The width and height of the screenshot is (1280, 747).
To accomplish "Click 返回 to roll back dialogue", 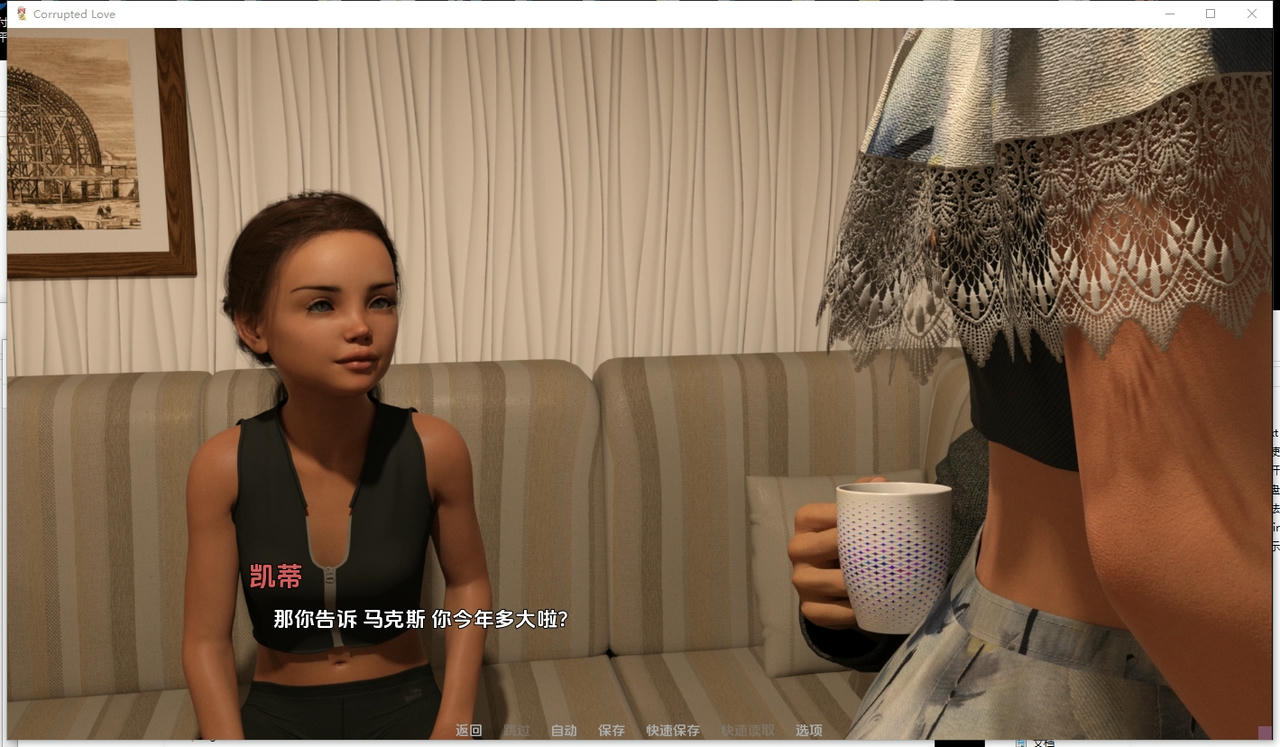I will (468, 730).
